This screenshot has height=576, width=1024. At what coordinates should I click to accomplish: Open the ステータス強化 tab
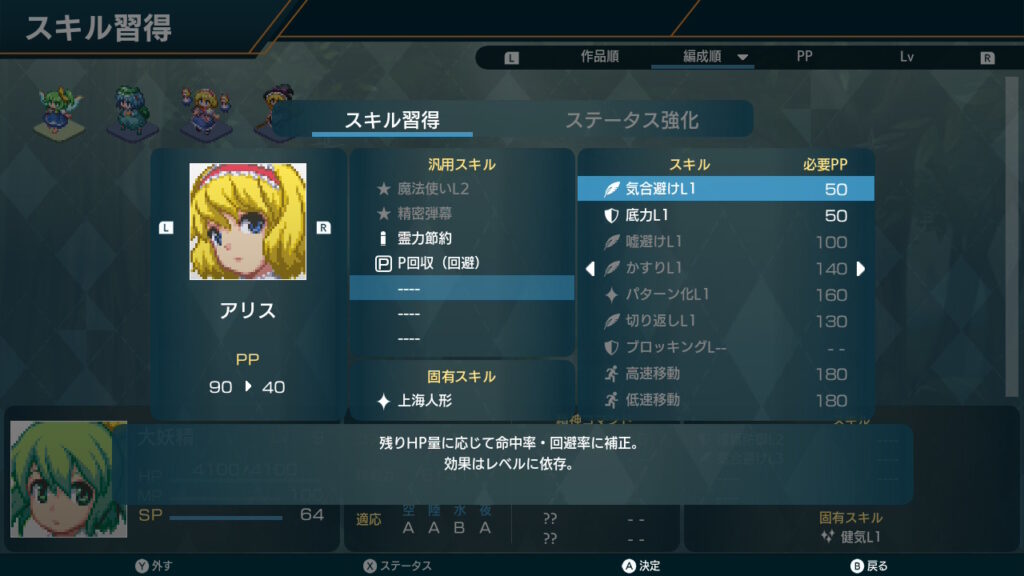pos(631,121)
